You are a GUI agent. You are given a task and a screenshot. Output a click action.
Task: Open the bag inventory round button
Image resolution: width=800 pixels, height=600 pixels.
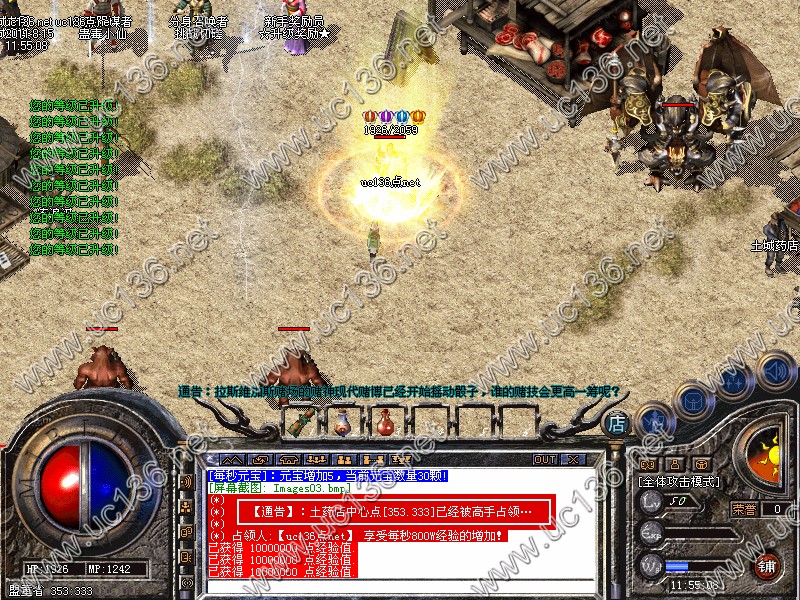coord(692,400)
